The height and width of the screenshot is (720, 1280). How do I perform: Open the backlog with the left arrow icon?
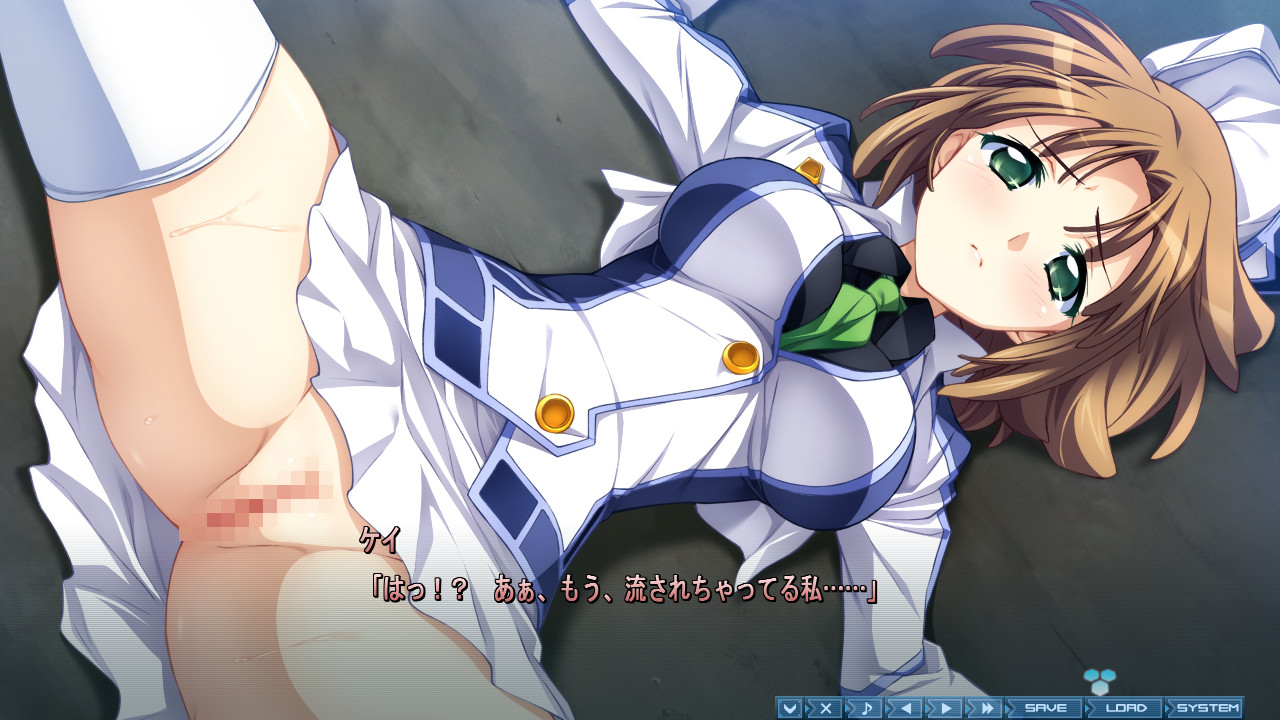906,707
